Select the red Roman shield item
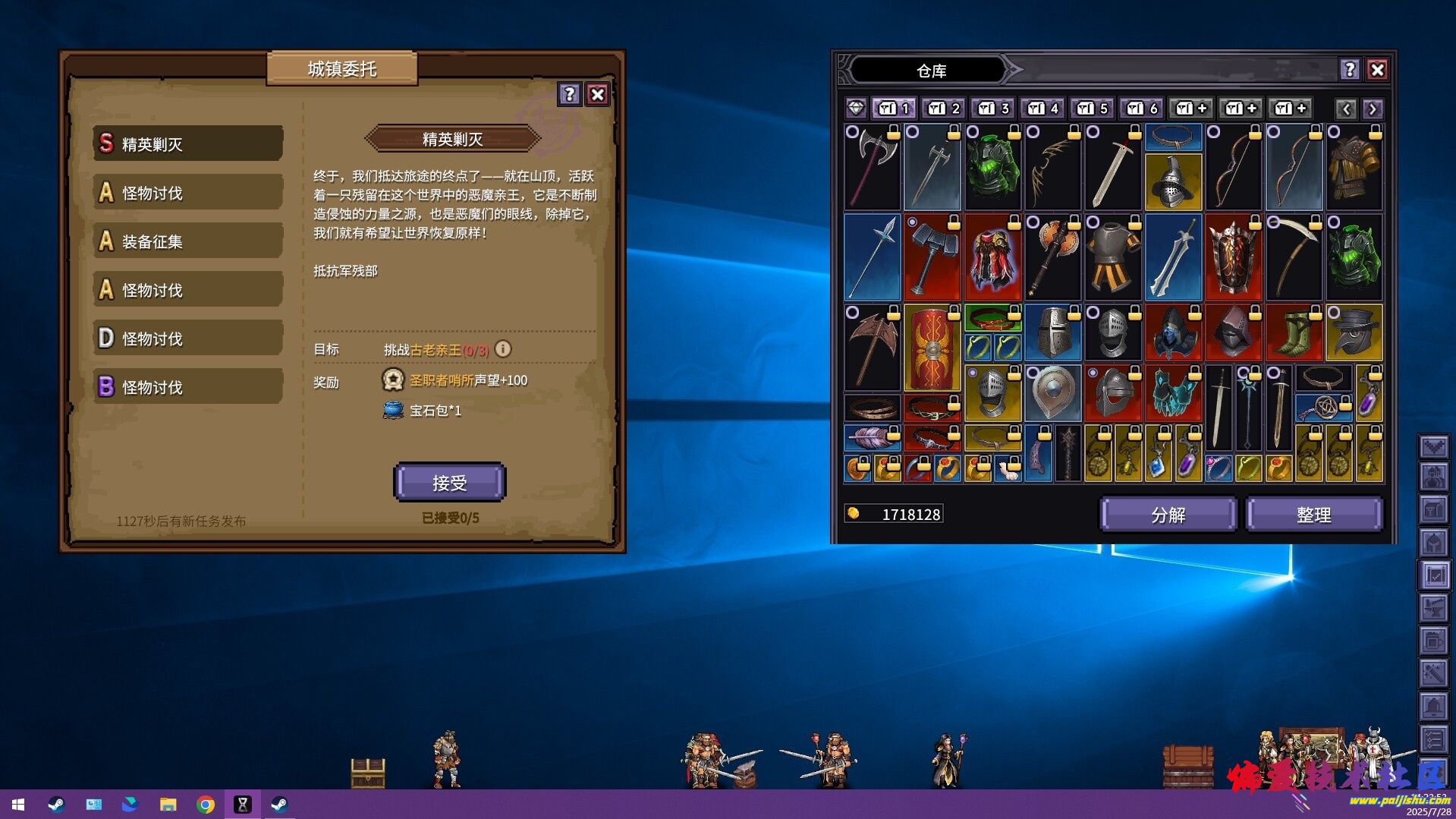Image resolution: width=1456 pixels, height=819 pixels. click(x=932, y=348)
